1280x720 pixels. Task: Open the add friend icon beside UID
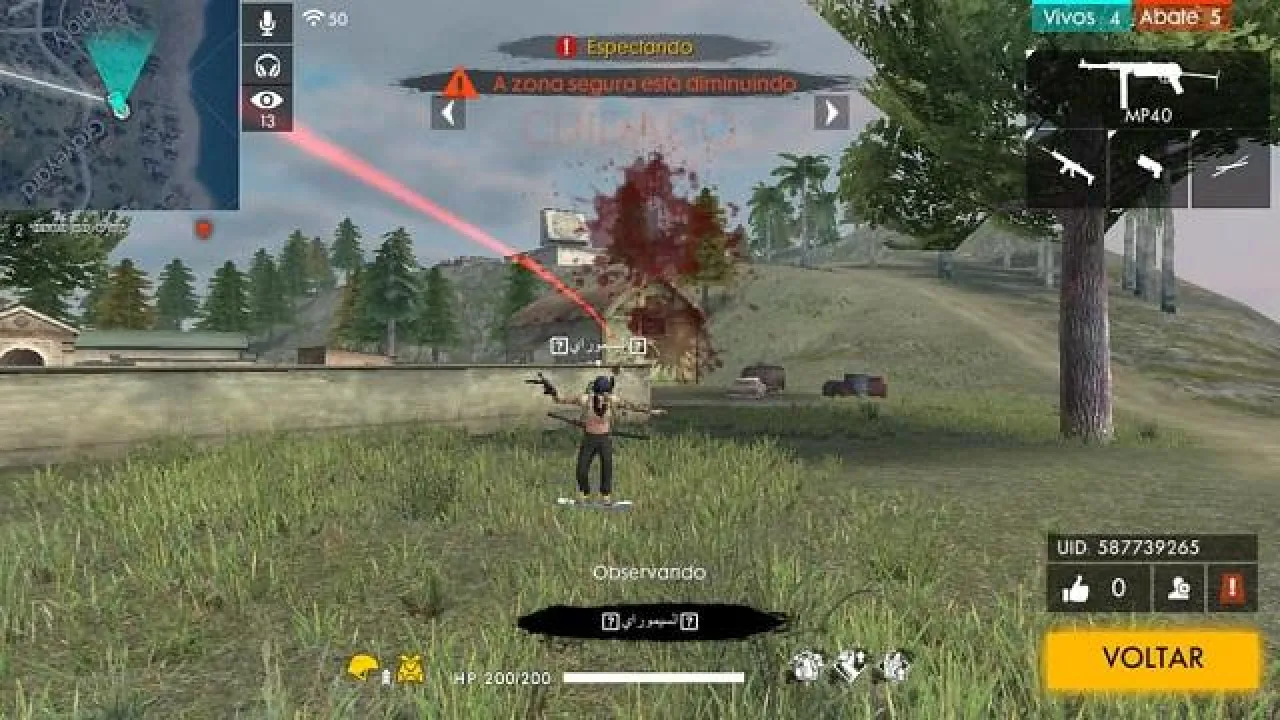pyautogui.click(x=1178, y=590)
